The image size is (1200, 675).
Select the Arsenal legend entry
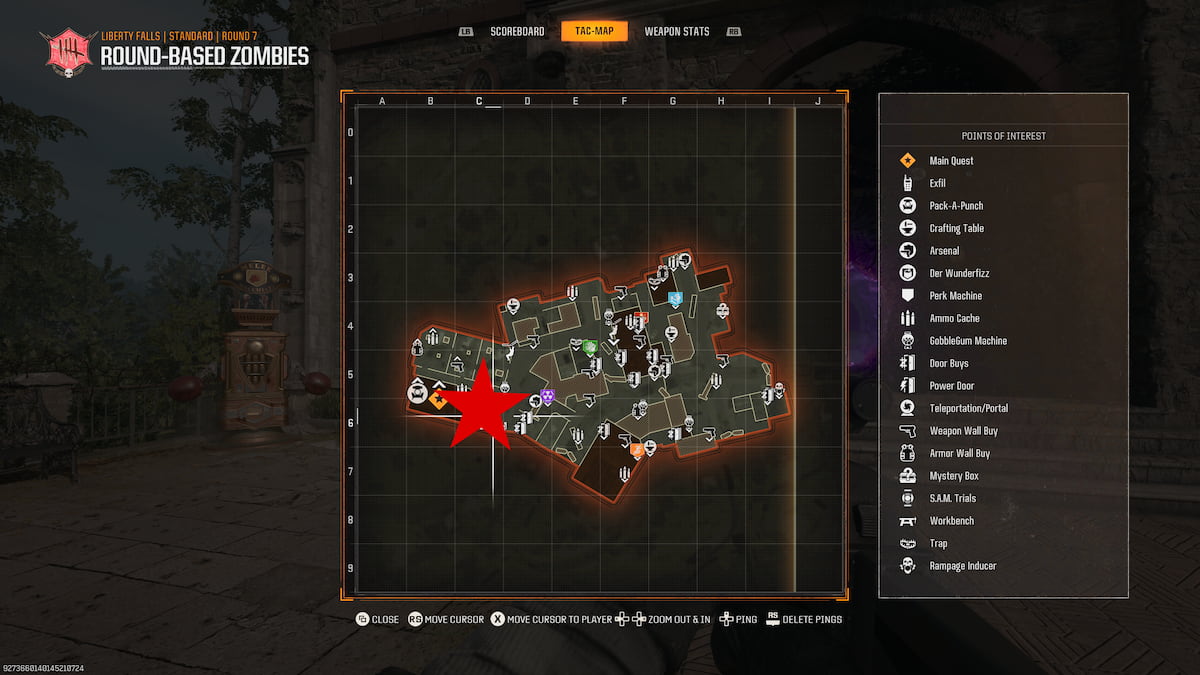pos(944,251)
